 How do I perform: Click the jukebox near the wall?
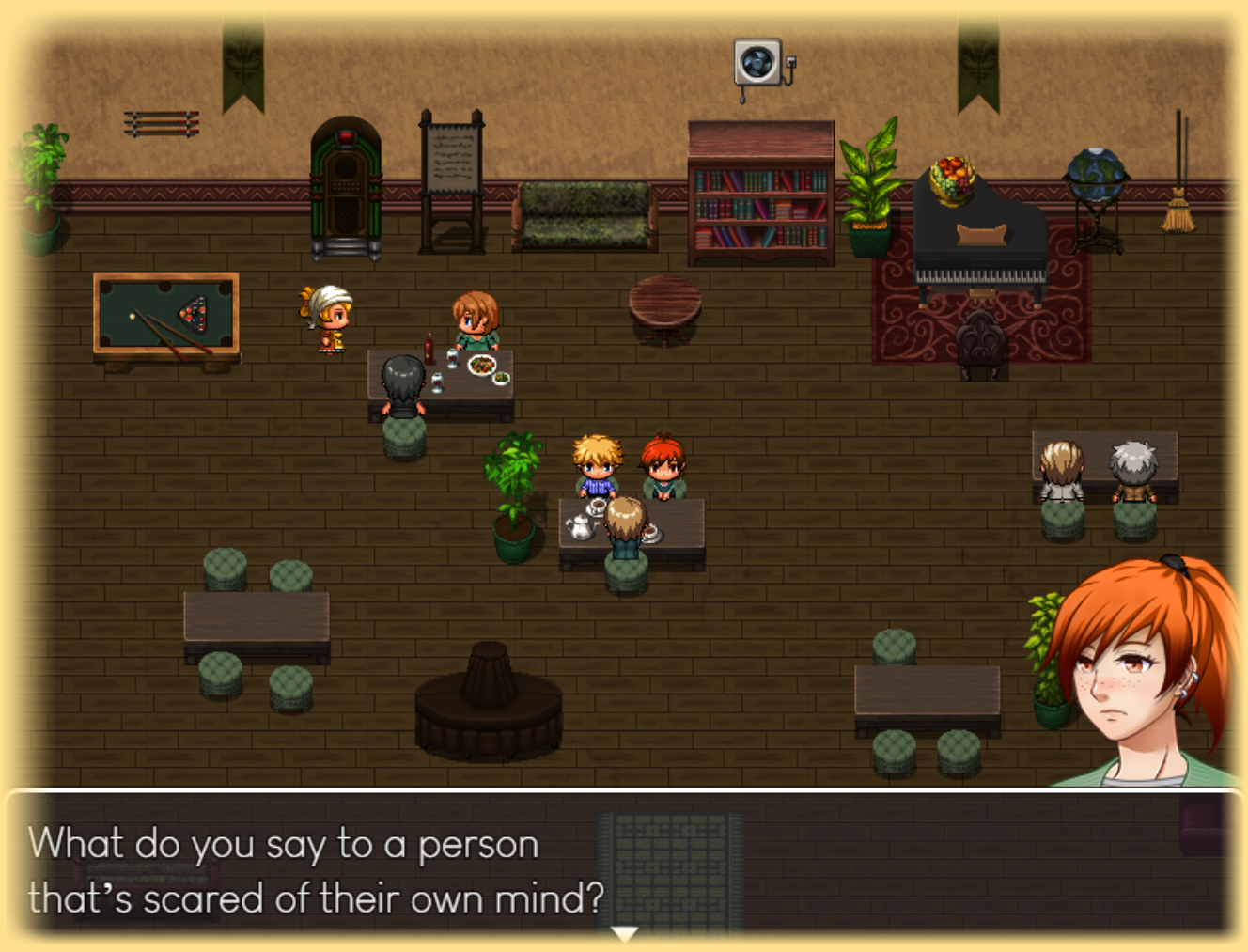[344, 188]
